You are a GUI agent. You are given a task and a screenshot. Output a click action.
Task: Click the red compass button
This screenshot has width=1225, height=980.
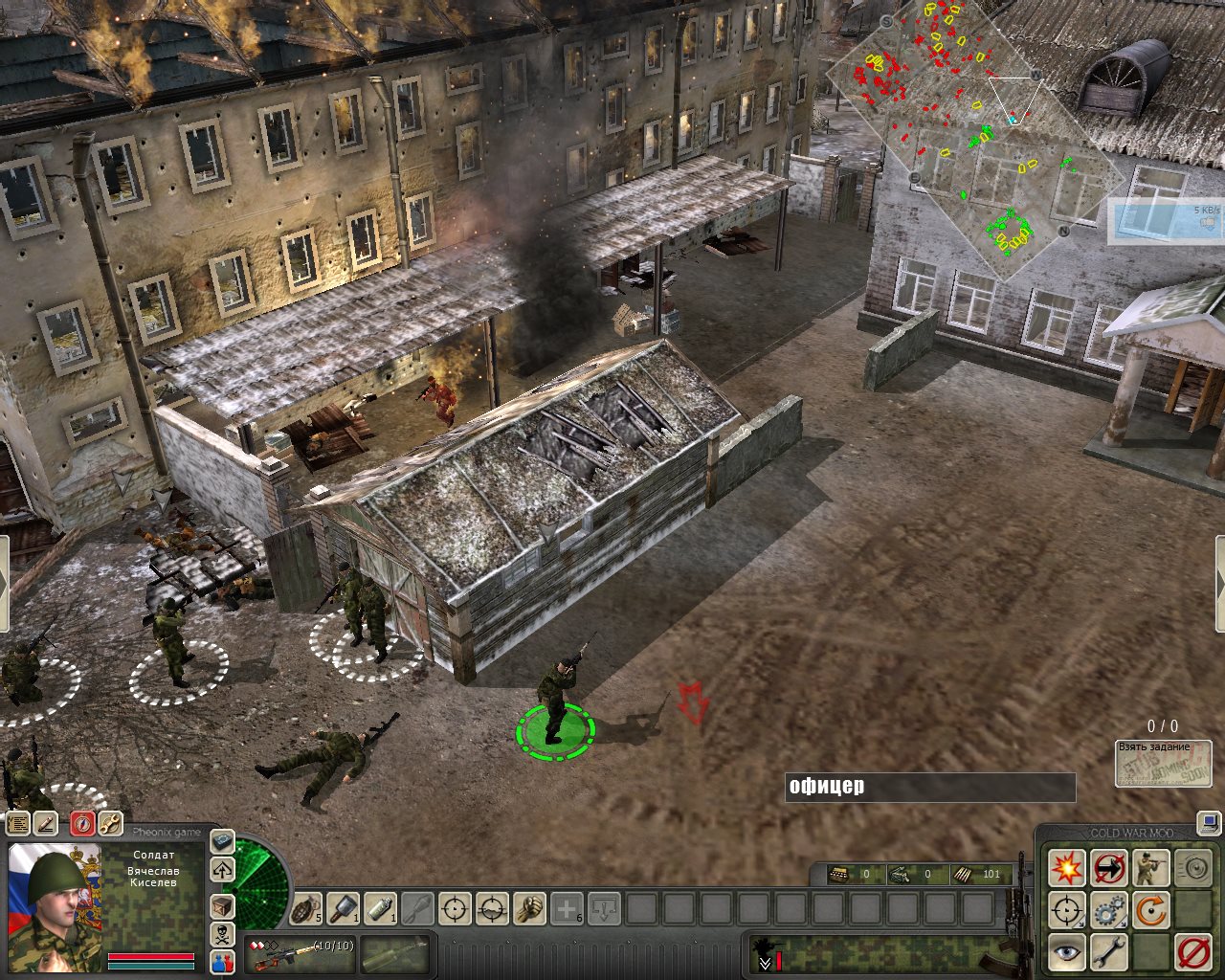pyautogui.click(x=83, y=822)
